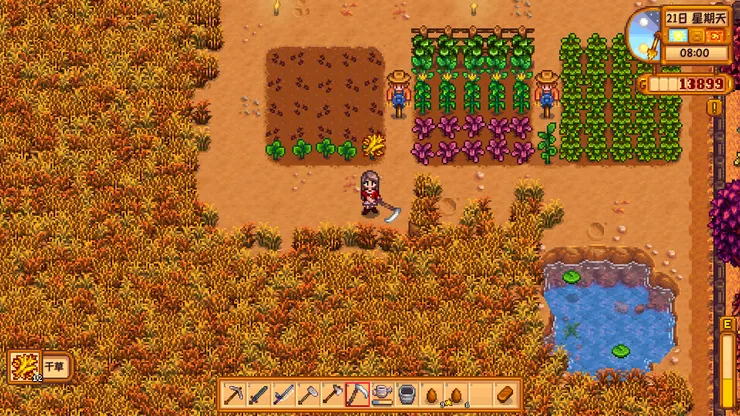Select the pickaxe in the hotbar
Image resolution: width=740 pixels, height=416 pixels.
234,394
